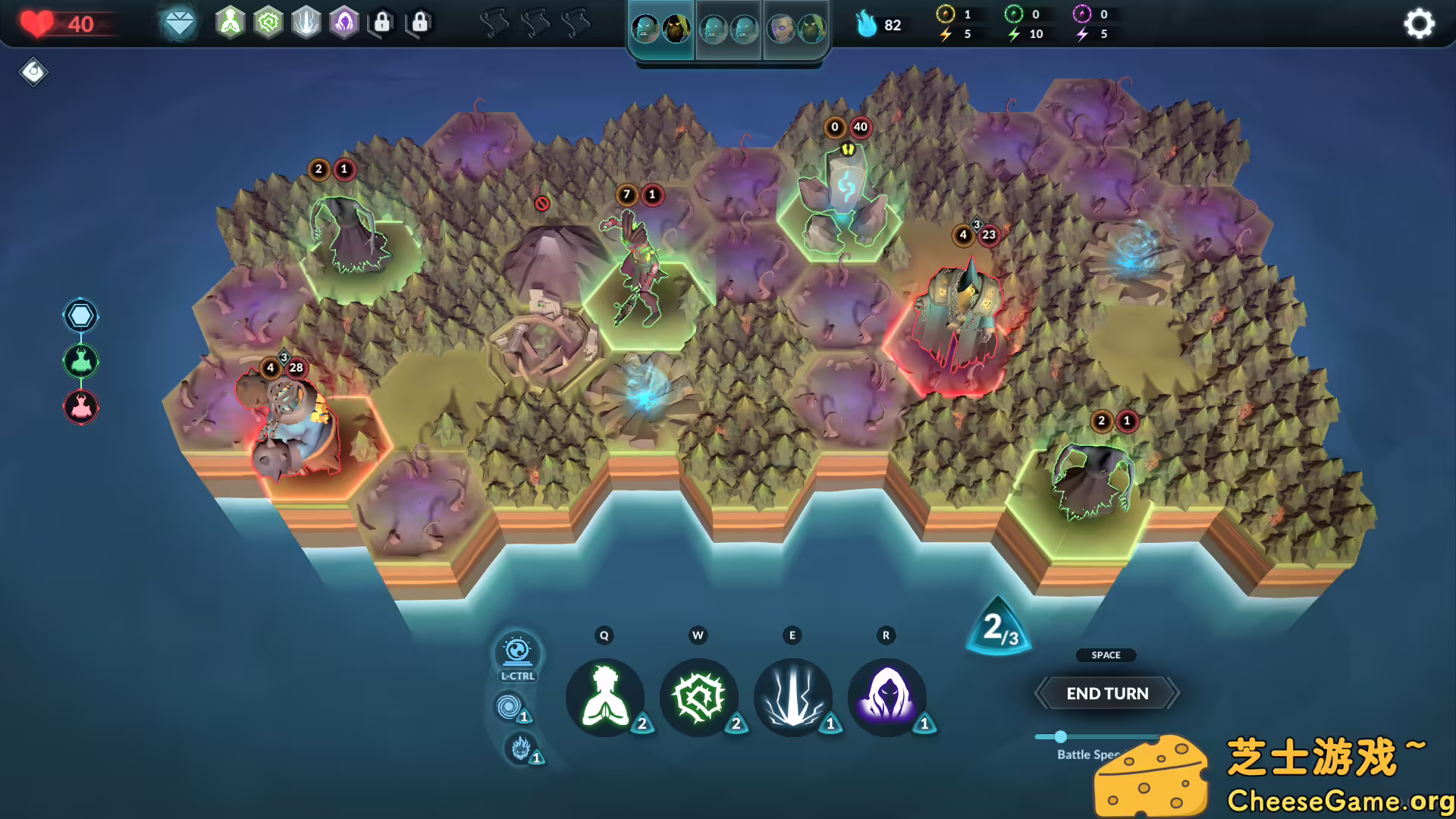View the third enemy wave portrait pair
The width and height of the screenshot is (1456, 819).
coord(796,30)
